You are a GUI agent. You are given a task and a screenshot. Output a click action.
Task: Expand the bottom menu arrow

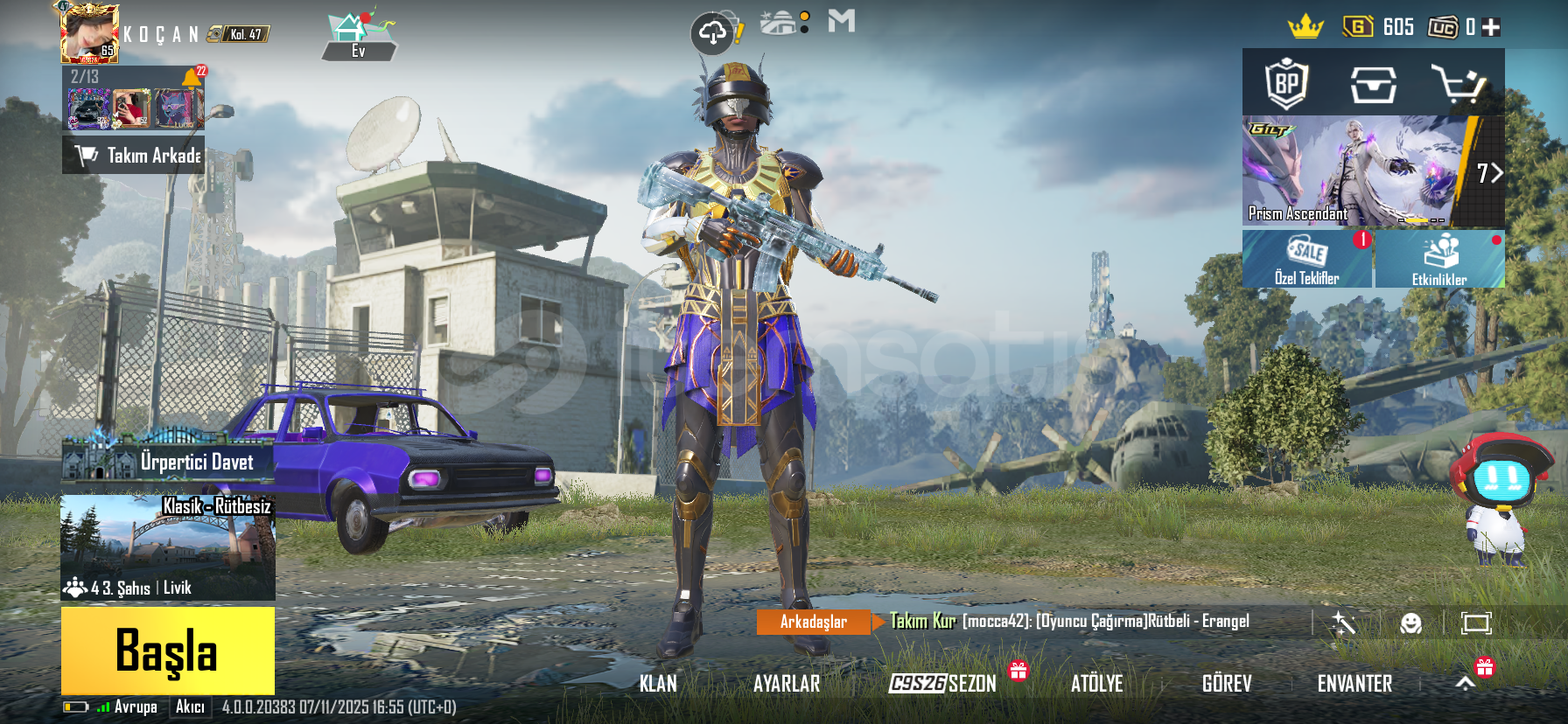click(1466, 684)
